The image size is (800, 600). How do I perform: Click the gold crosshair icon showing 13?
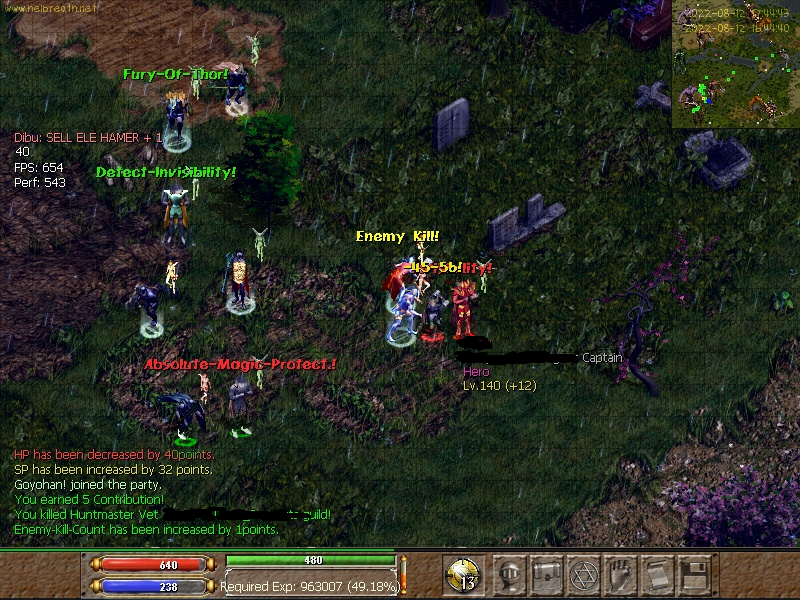[x=464, y=575]
